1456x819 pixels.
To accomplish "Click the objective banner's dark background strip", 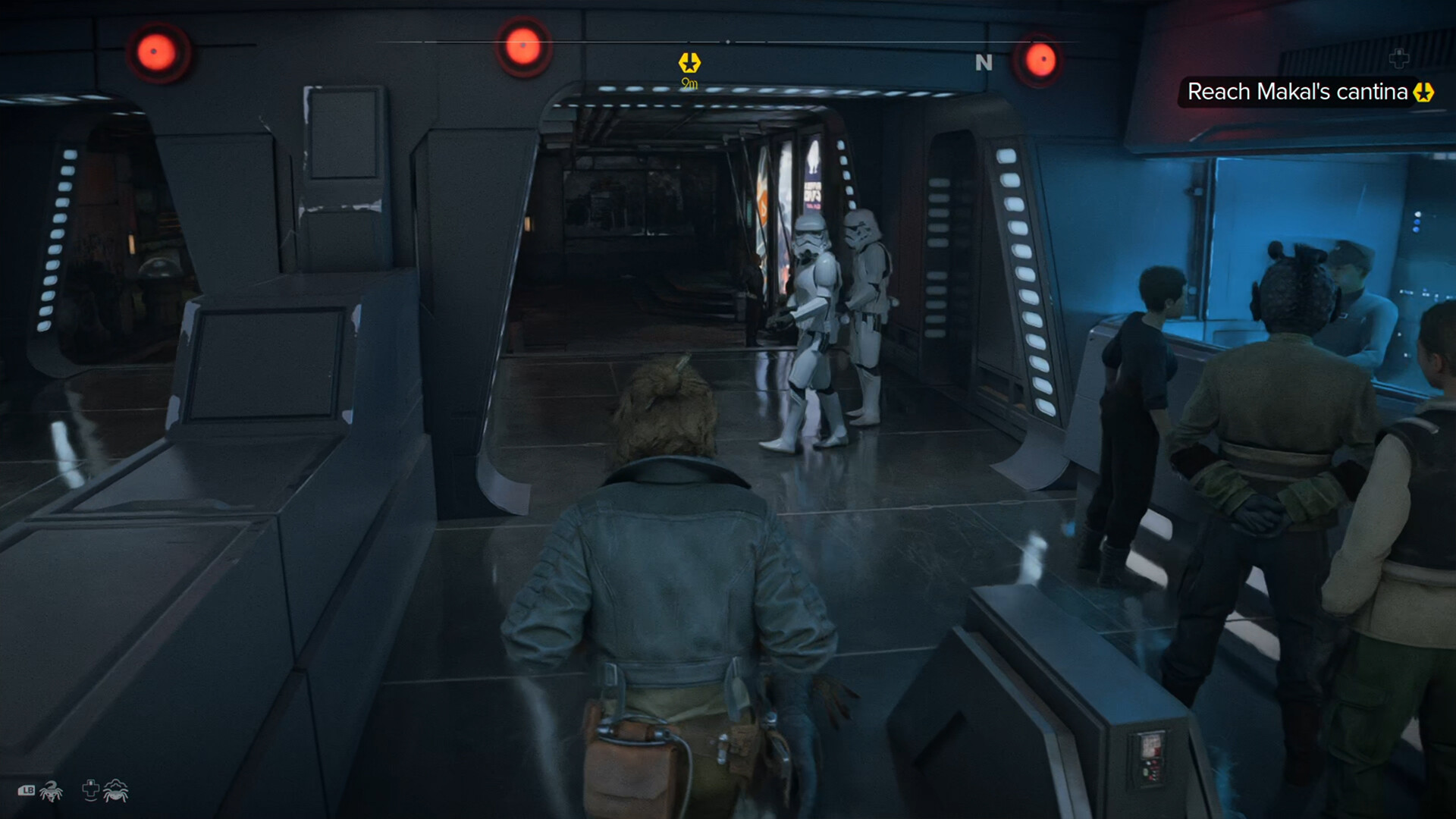I will click(1297, 91).
